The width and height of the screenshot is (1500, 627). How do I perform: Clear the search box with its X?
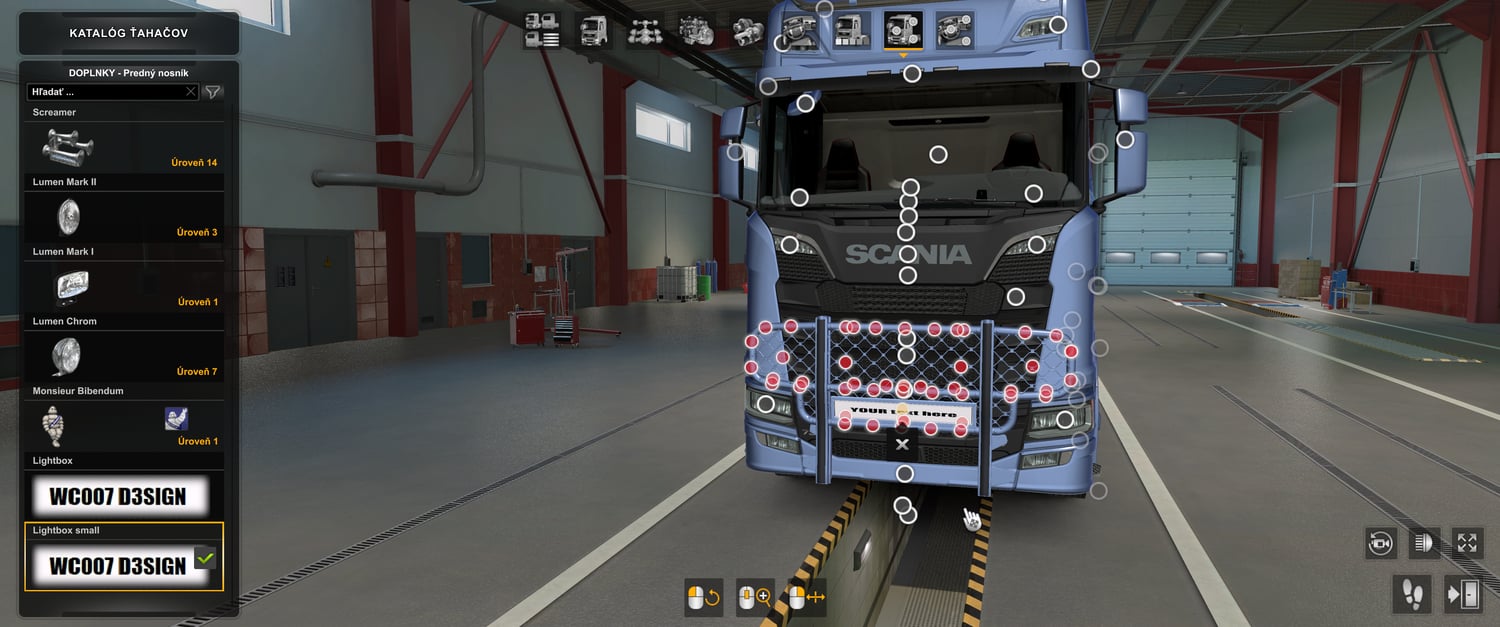(191, 92)
